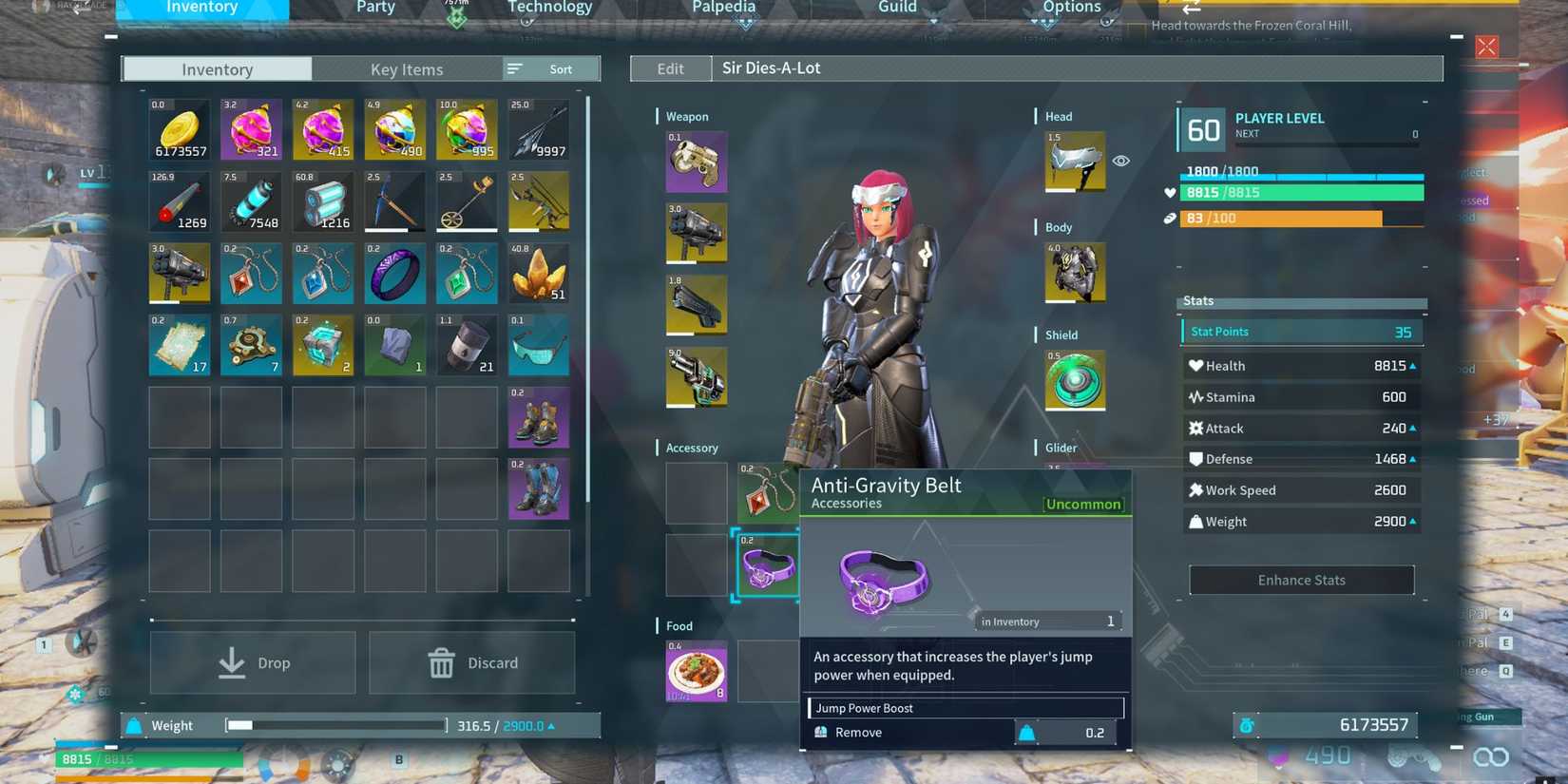Viewport: 1568px width, 784px height.
Task: Select the gold coins stack in inventory
Action: (x=179, y=130)
